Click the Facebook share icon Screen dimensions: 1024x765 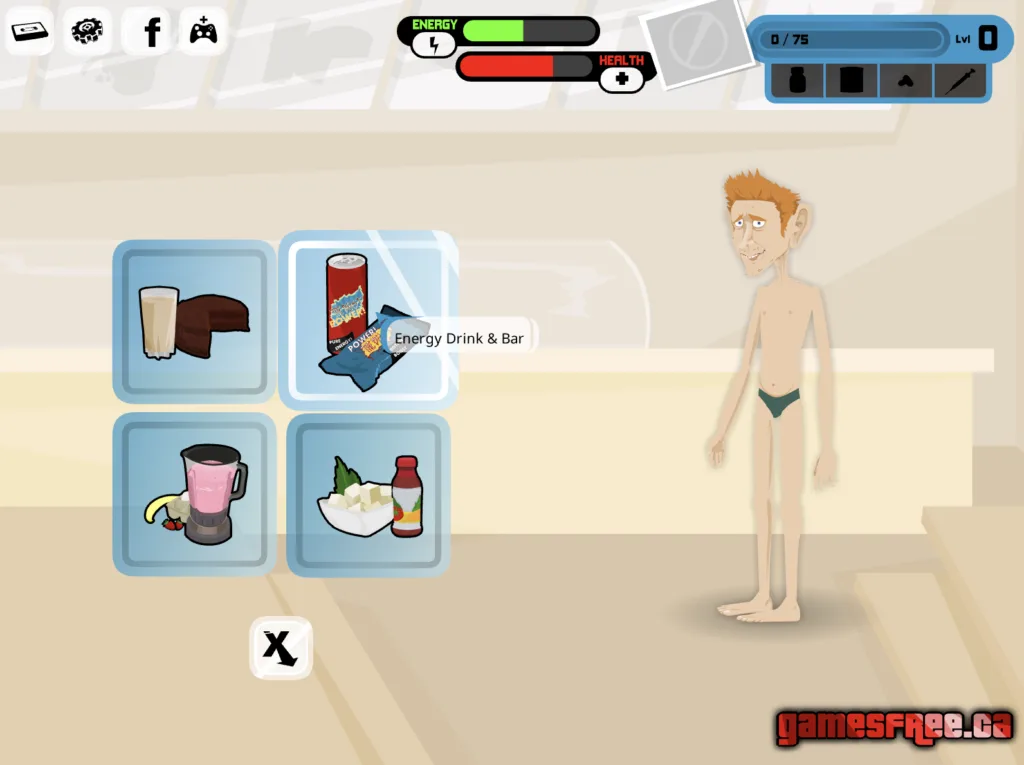(x=152, y=32)
